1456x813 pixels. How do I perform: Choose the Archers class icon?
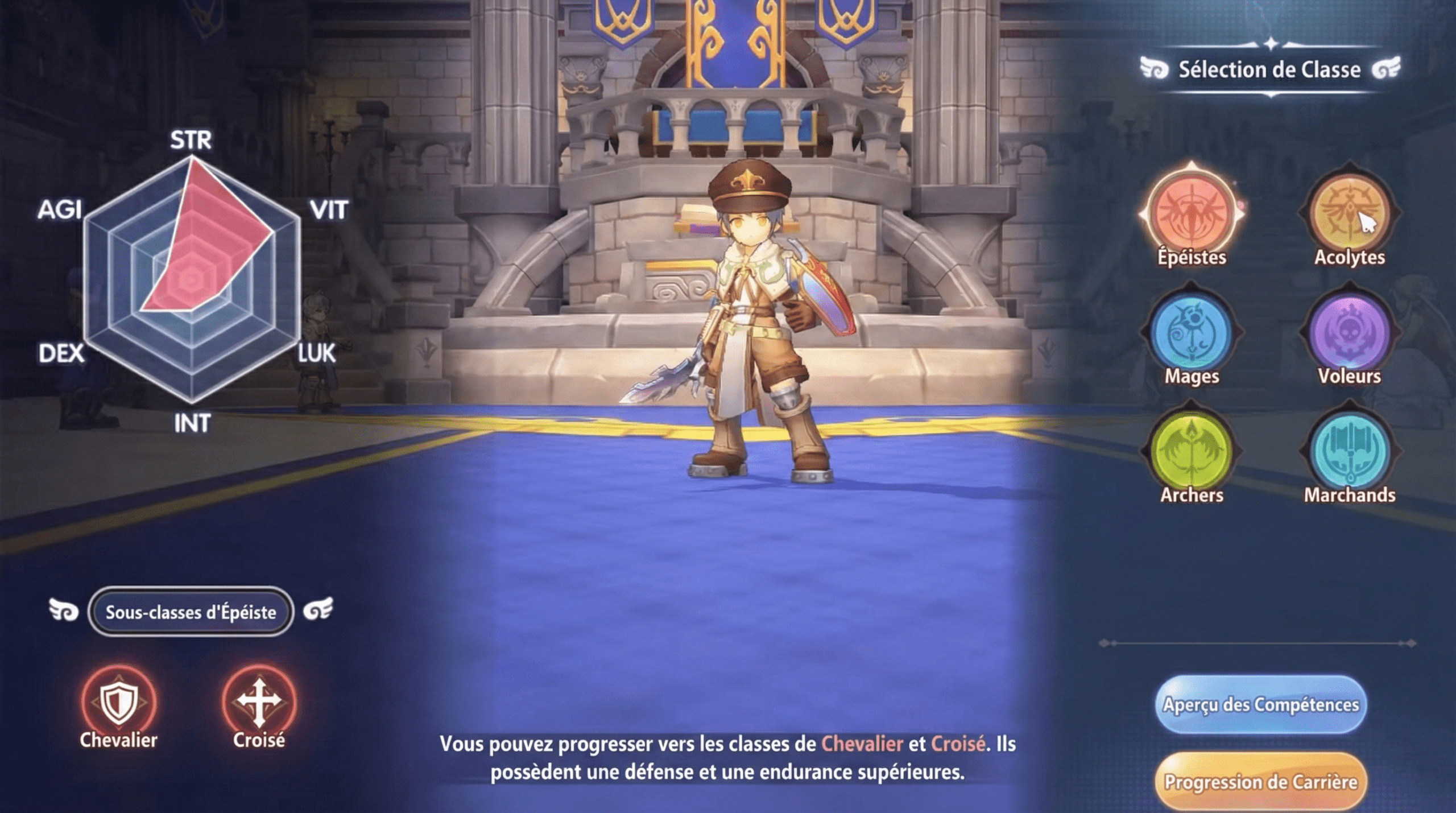click(x=1191, y=452)
